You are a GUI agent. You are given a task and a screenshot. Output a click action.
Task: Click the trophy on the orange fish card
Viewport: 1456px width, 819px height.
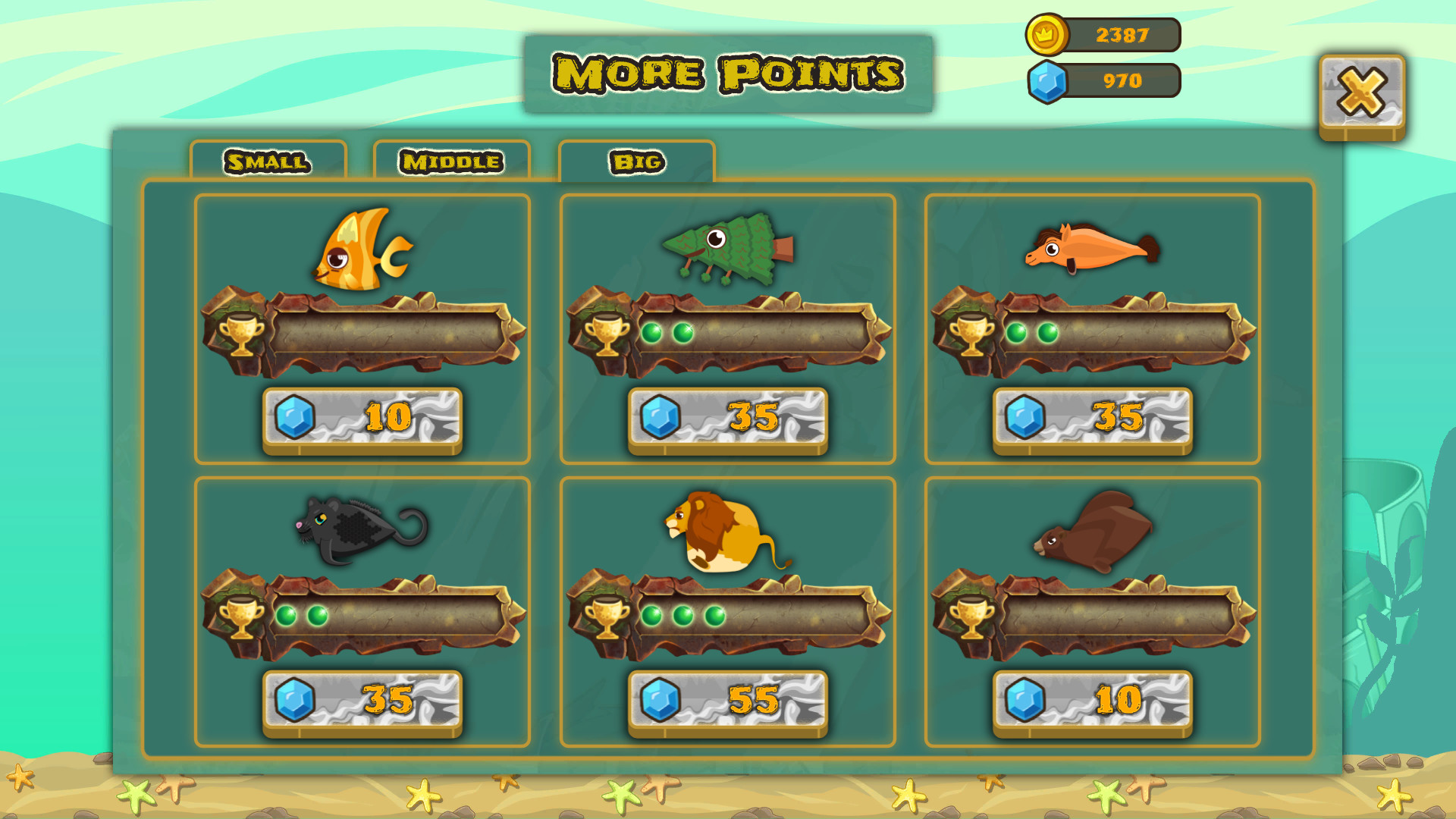tap(241, 334)
